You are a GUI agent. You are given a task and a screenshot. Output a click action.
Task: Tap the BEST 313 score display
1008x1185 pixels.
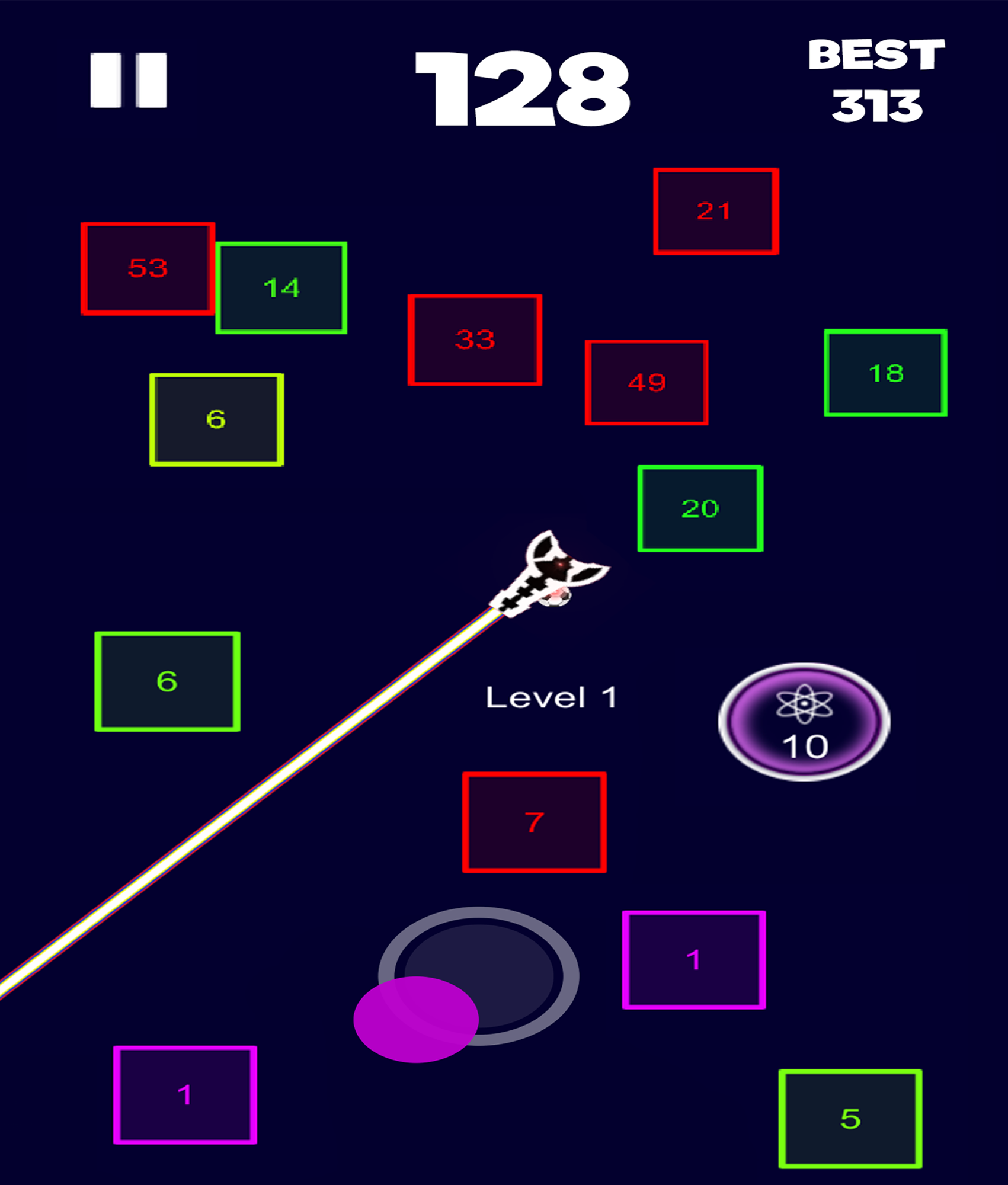[875, 80]
